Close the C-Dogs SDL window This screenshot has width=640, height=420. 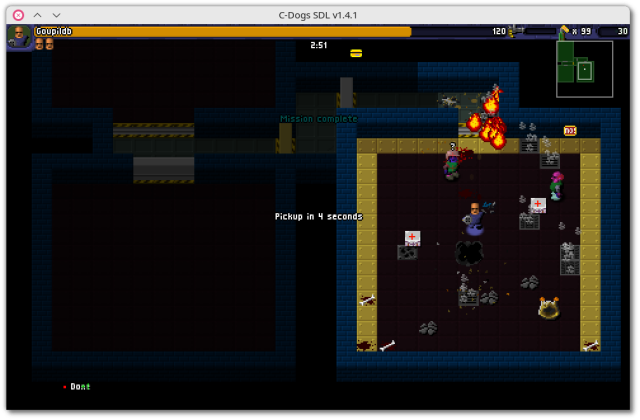click(x=15, y=15)
